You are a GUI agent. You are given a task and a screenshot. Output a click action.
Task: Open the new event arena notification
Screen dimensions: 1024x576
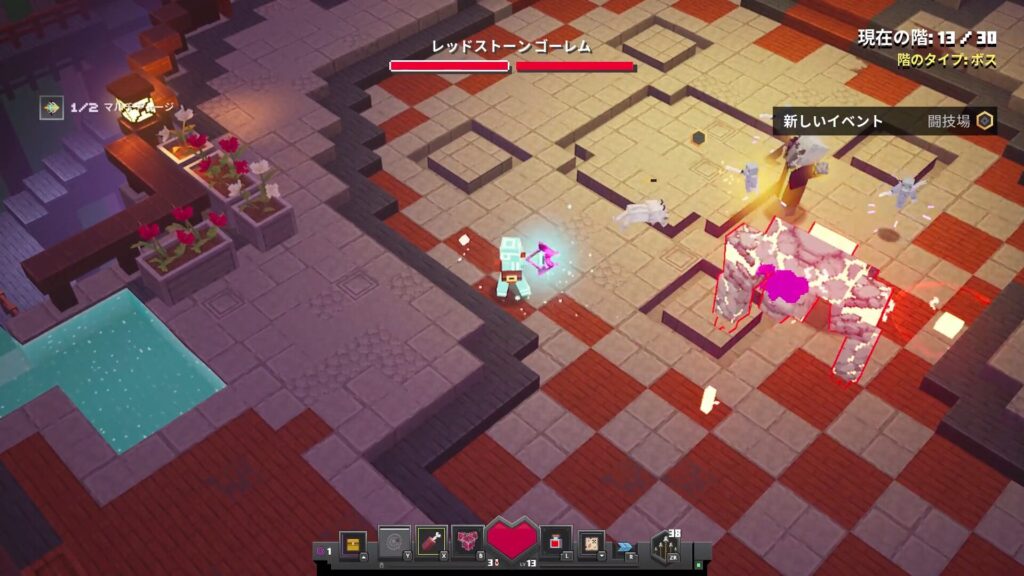point(884,121)
